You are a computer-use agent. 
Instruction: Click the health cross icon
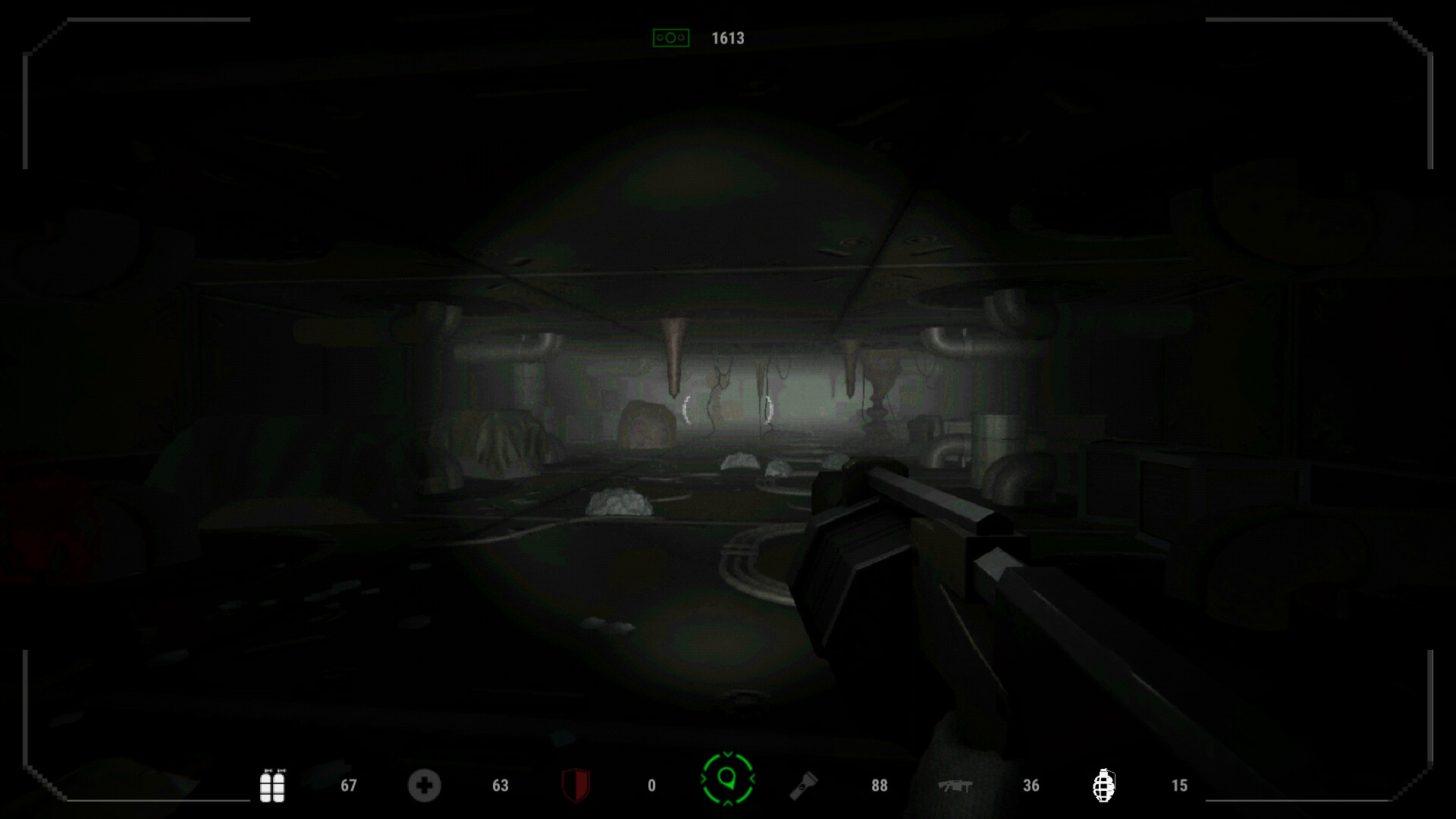(x=425, y=786)
